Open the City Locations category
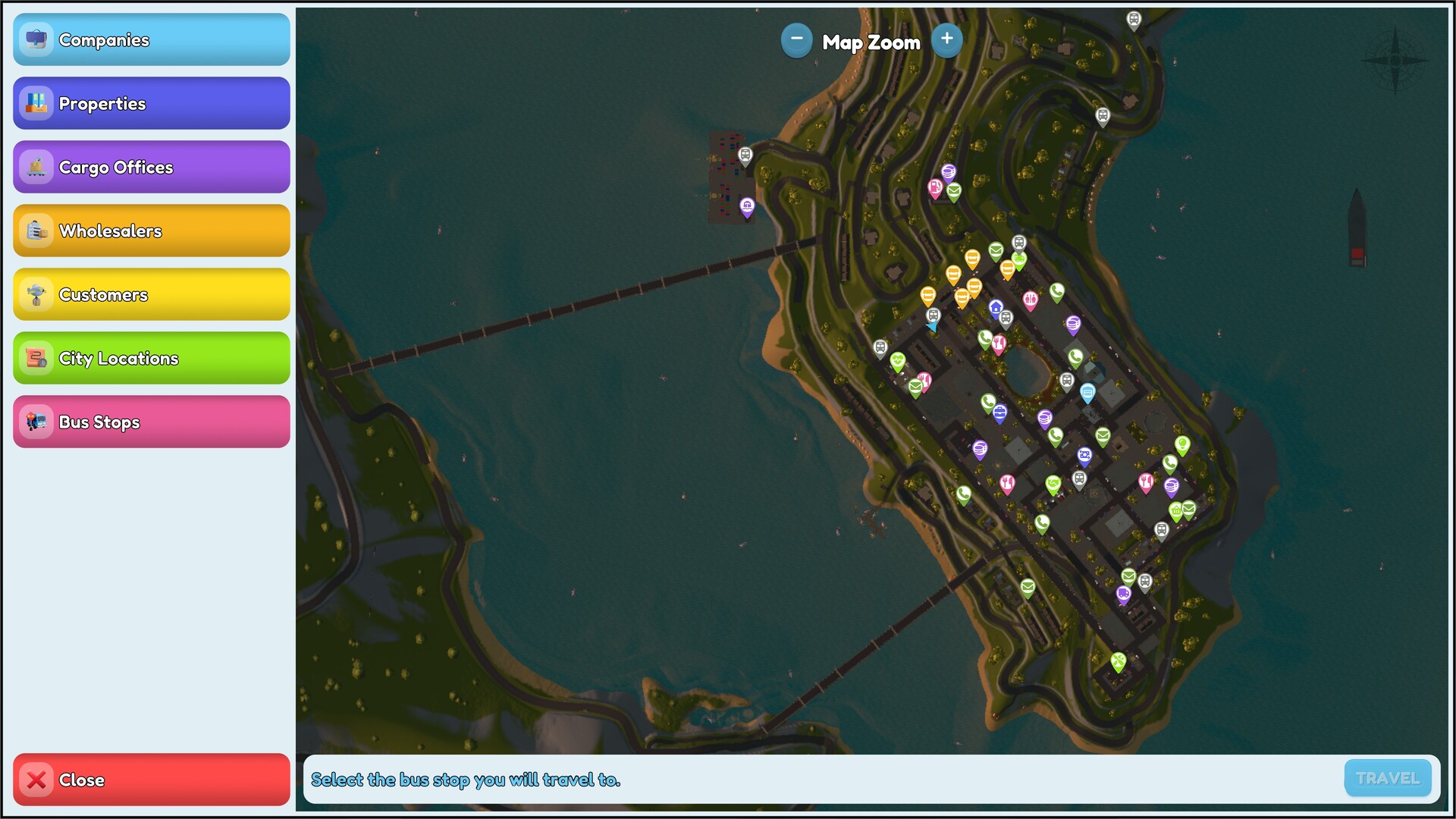Image resolution: width=1456 pixels, height=819 pixels. coord(151,358)
